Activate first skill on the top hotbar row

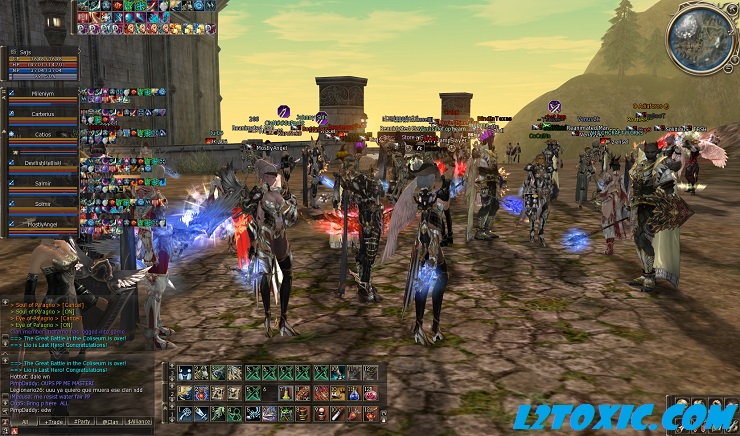coord(185,373)
